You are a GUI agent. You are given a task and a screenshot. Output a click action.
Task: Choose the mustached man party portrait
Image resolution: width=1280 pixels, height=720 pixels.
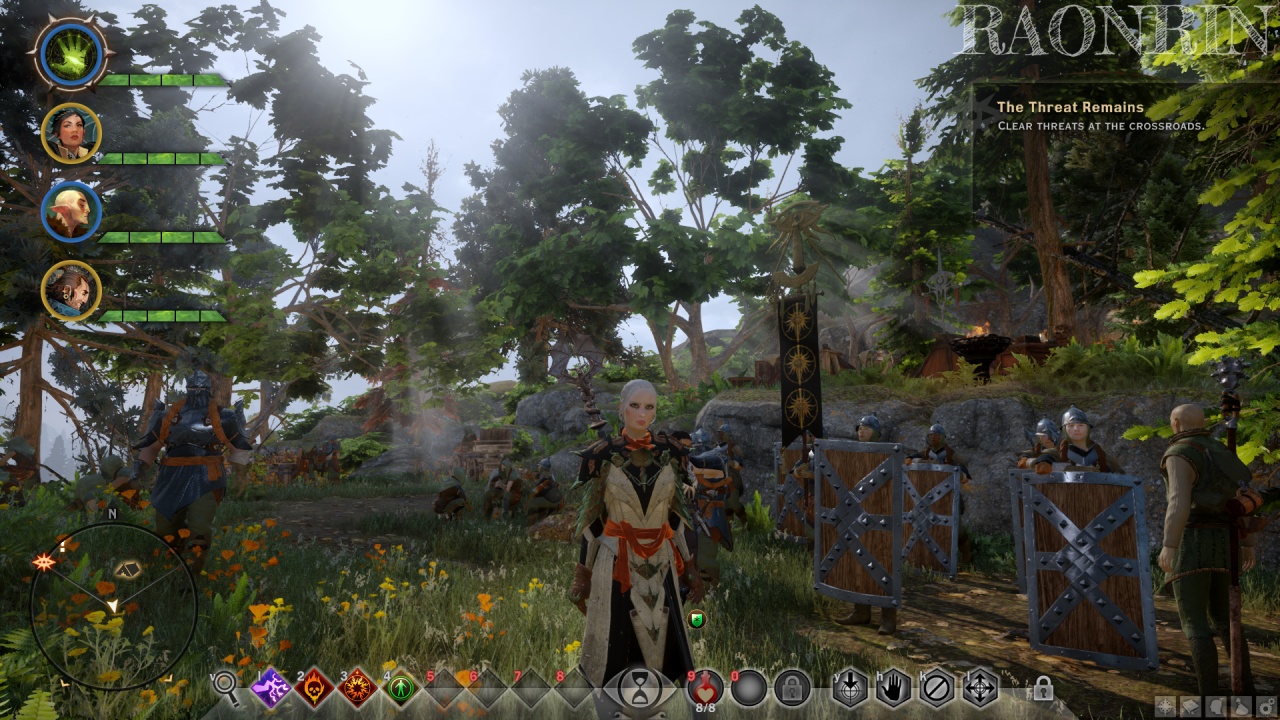(71, 290)
